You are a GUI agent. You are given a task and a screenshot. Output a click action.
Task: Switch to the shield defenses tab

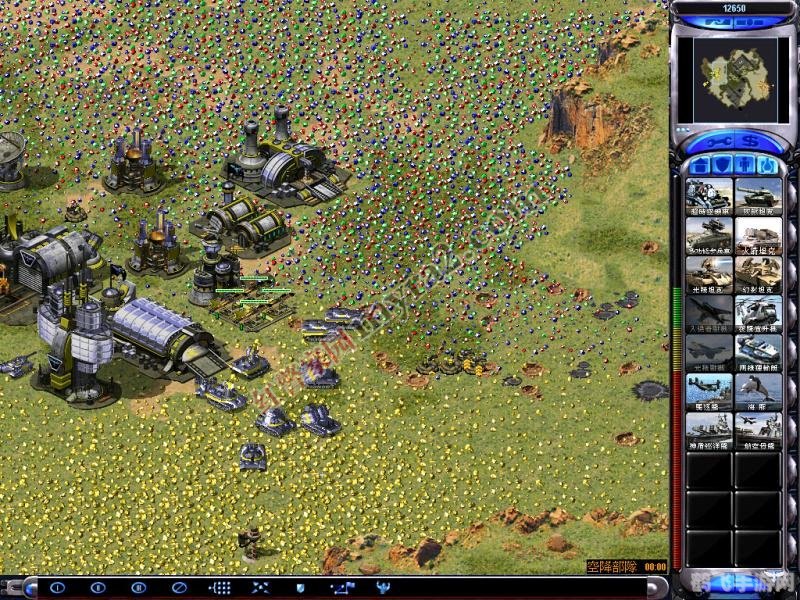pos(722,164)
